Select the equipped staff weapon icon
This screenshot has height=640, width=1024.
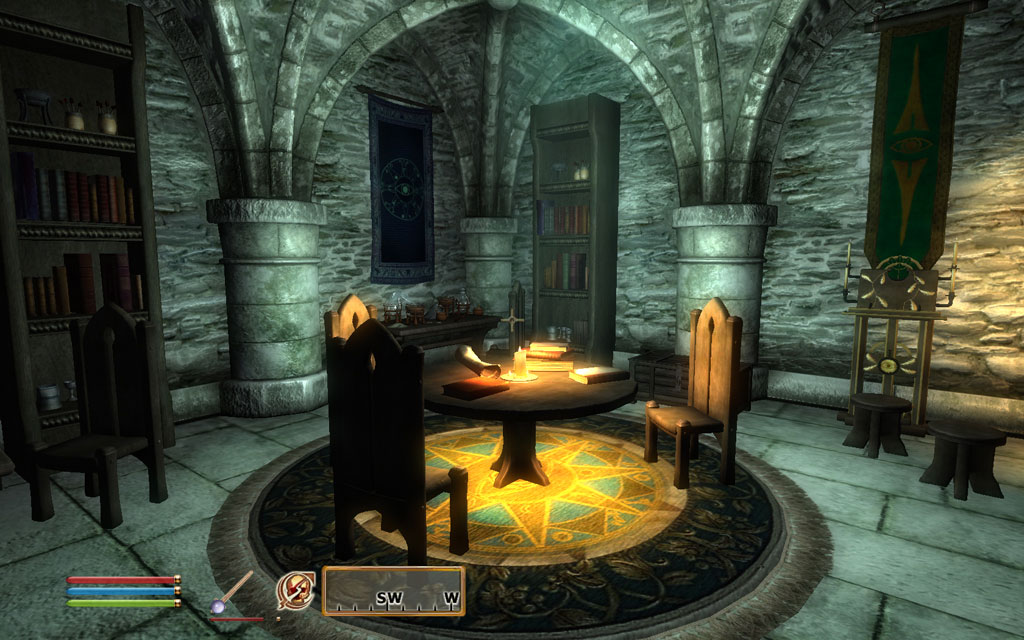[231, 592]
